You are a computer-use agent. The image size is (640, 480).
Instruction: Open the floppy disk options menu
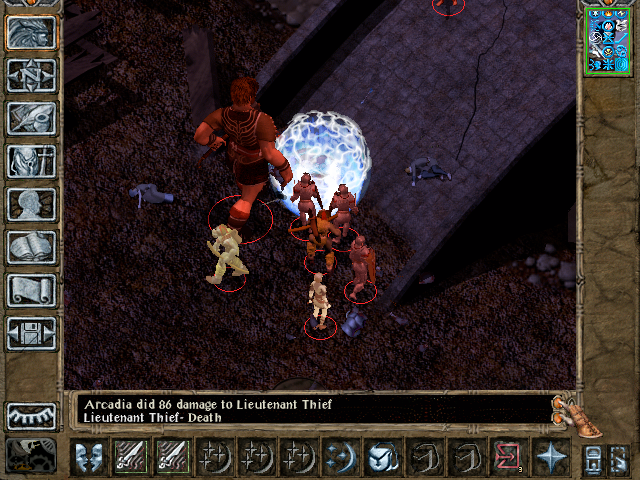coord(32,333)
